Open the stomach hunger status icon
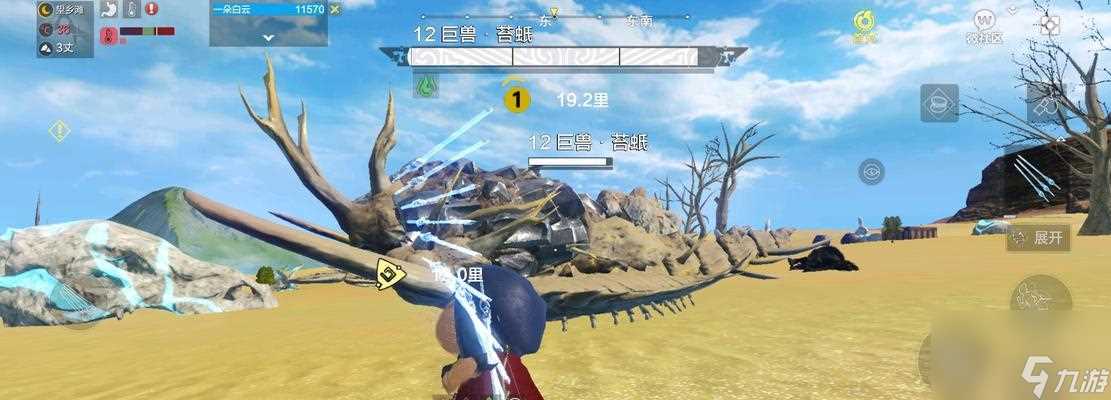This screenshot has width=1111, height=400. coord(108,9)
